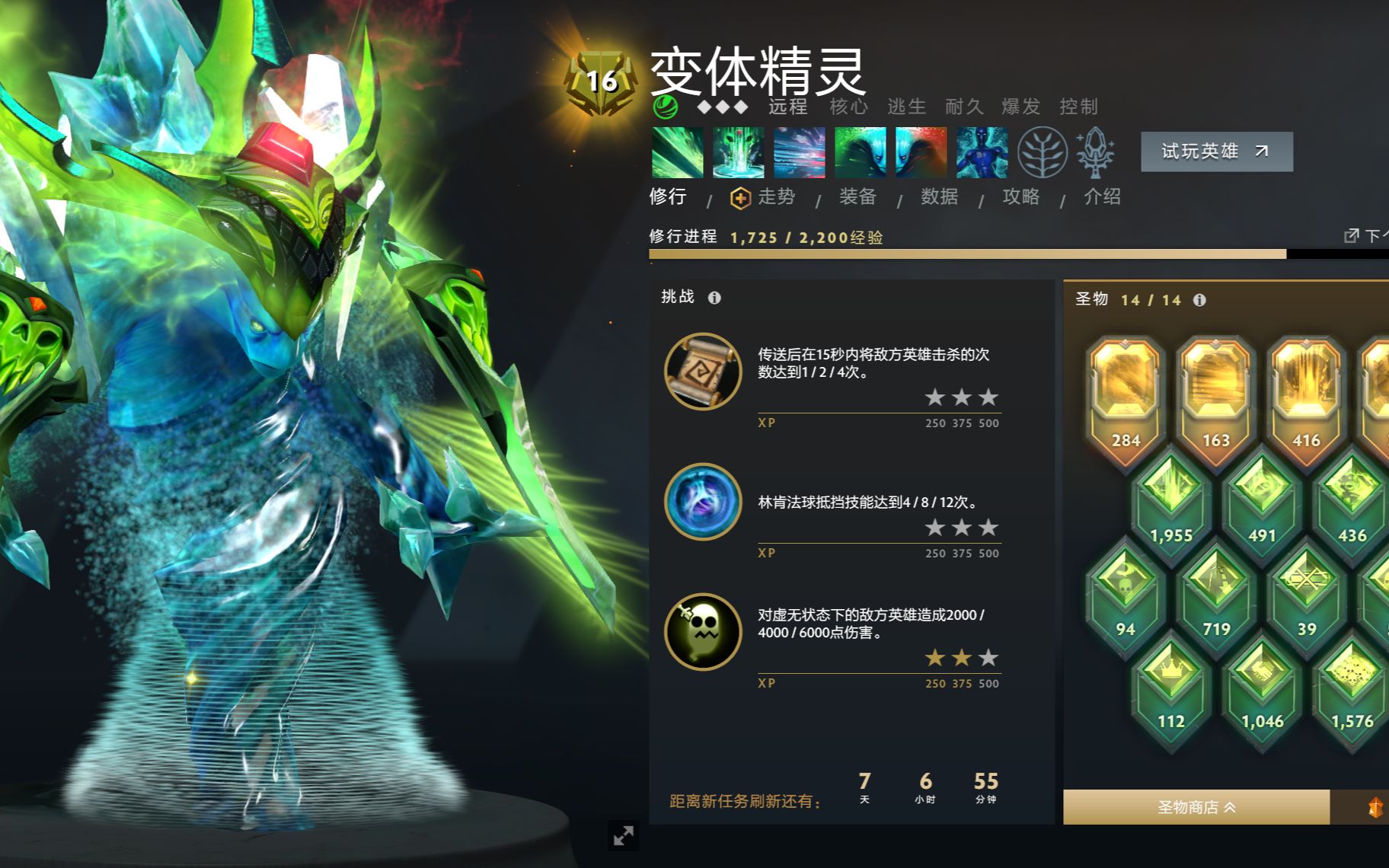Click the external-link icon beside 下个
The image size is (1389, 868).
coord(1351,236)
